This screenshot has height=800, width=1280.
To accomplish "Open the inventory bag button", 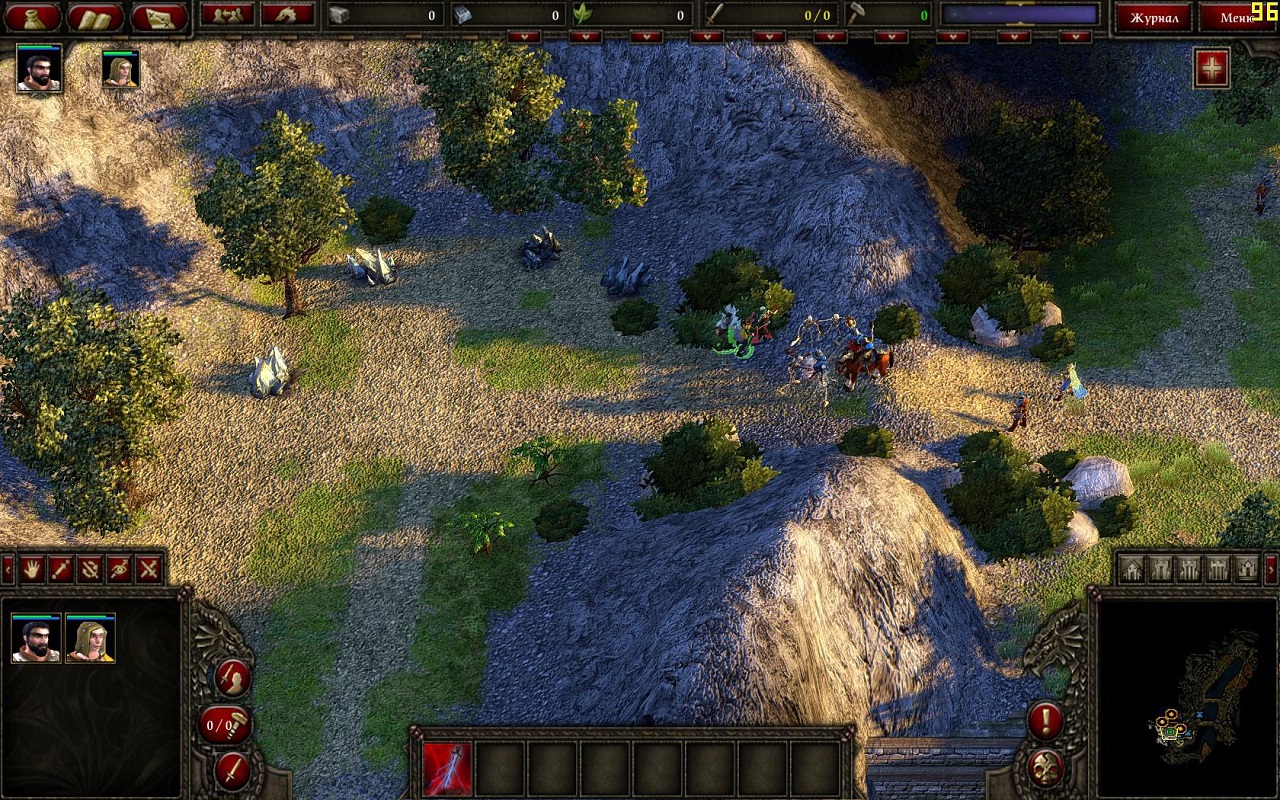I will pyautogui.click(x=33, y=17).
